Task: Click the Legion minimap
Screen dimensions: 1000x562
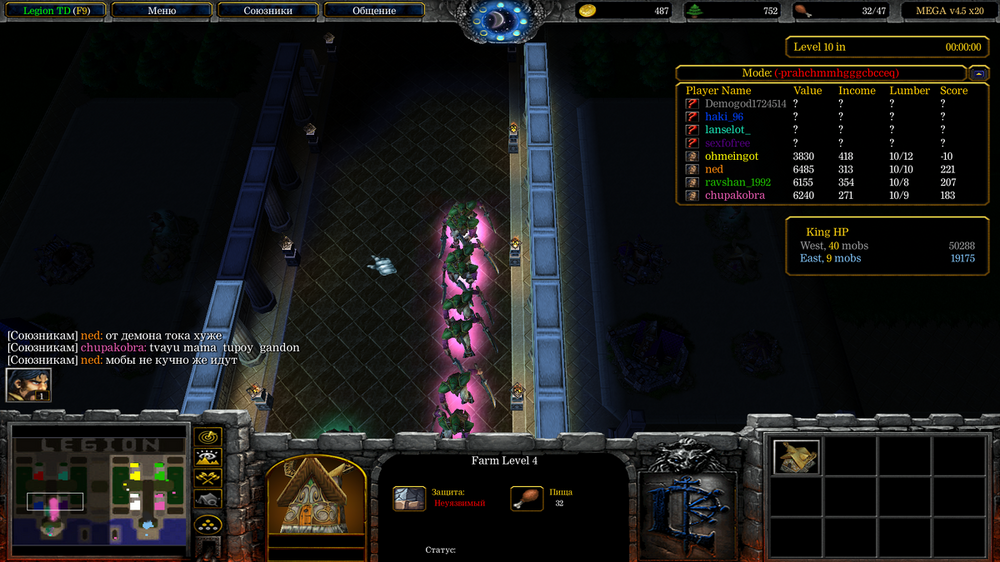Action: point(99,490)
